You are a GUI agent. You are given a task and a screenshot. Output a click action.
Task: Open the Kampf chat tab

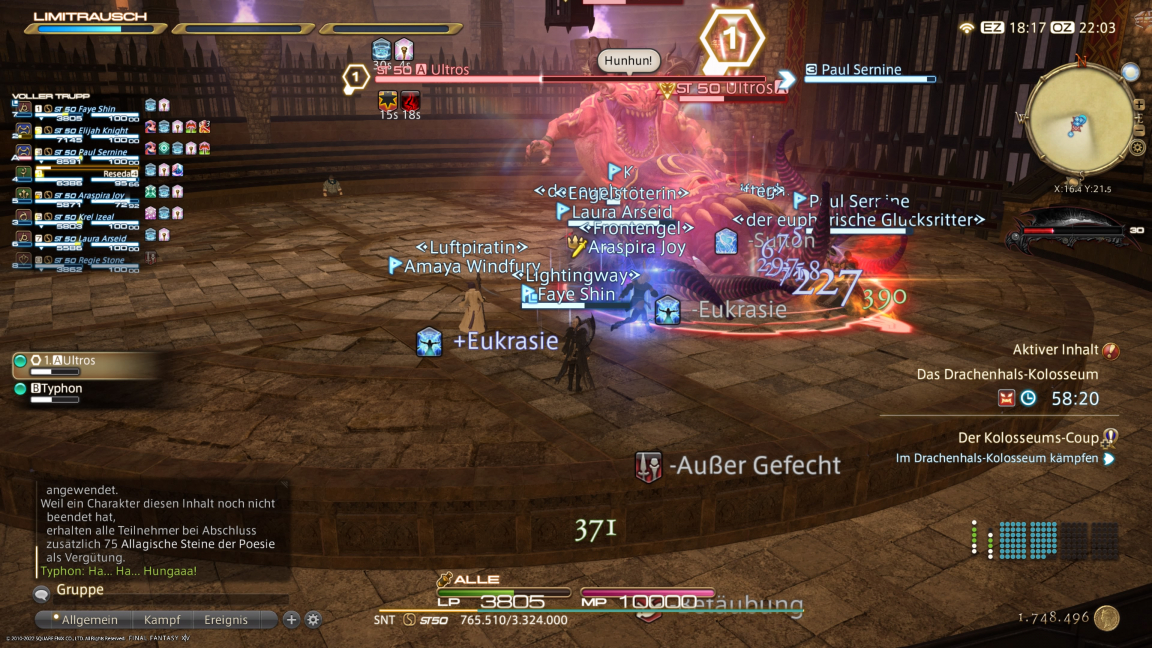[x=161, y=620]
